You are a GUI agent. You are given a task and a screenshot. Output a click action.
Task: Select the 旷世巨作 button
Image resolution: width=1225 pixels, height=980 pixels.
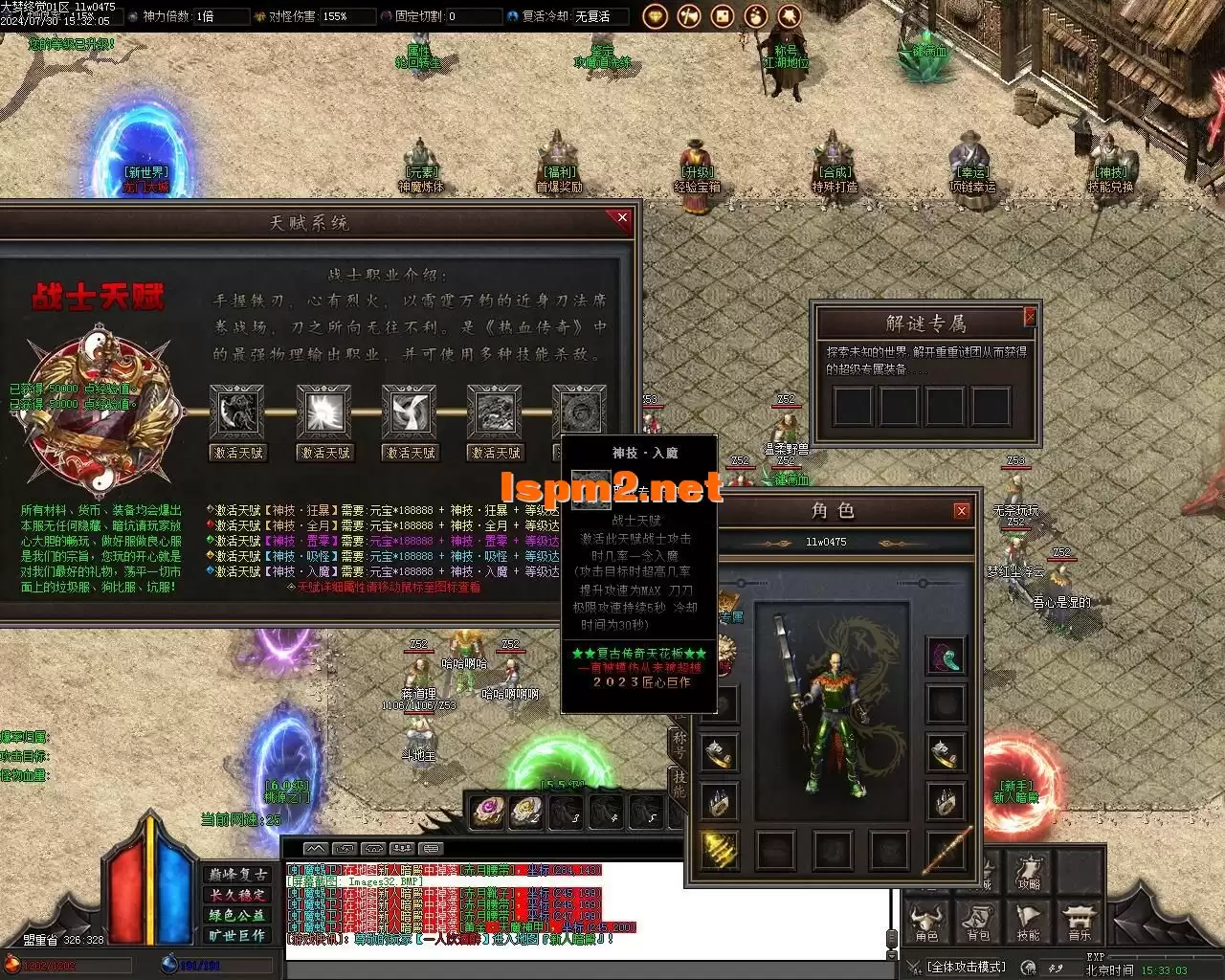click(237, 935)
